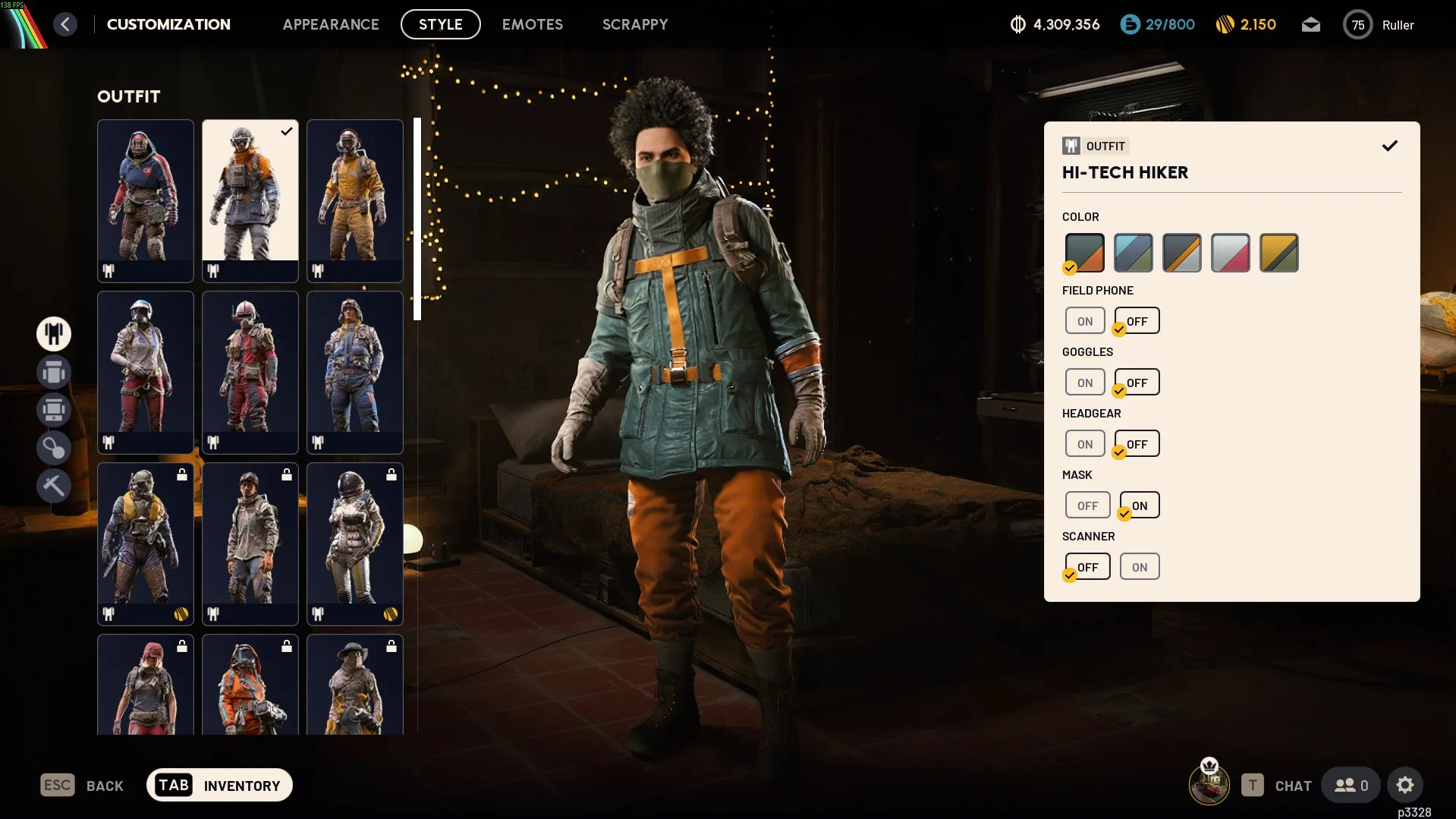Click the back arrow beside Customization

click(x=65, y=24)
